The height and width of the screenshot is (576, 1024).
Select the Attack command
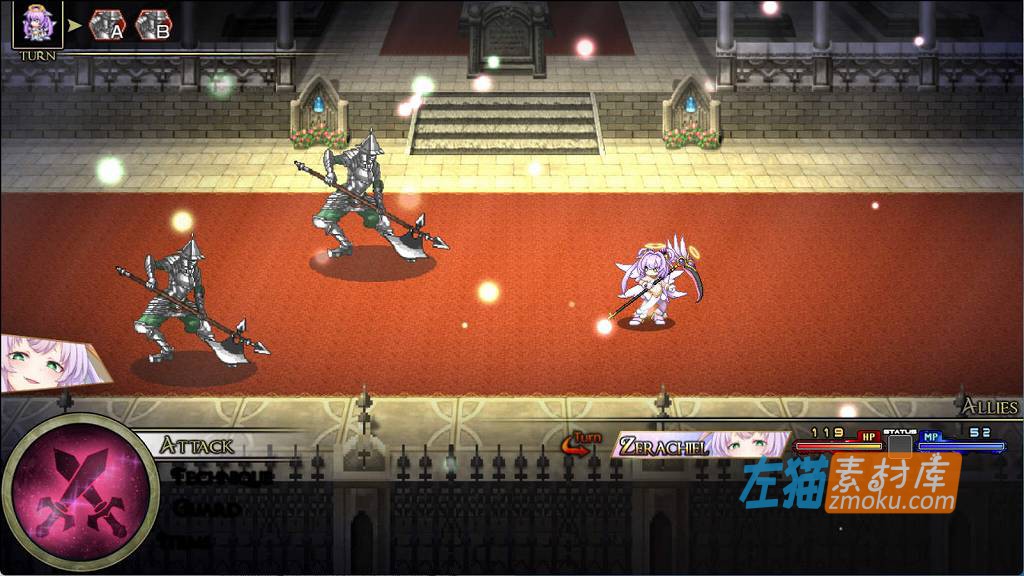[197, 446]
